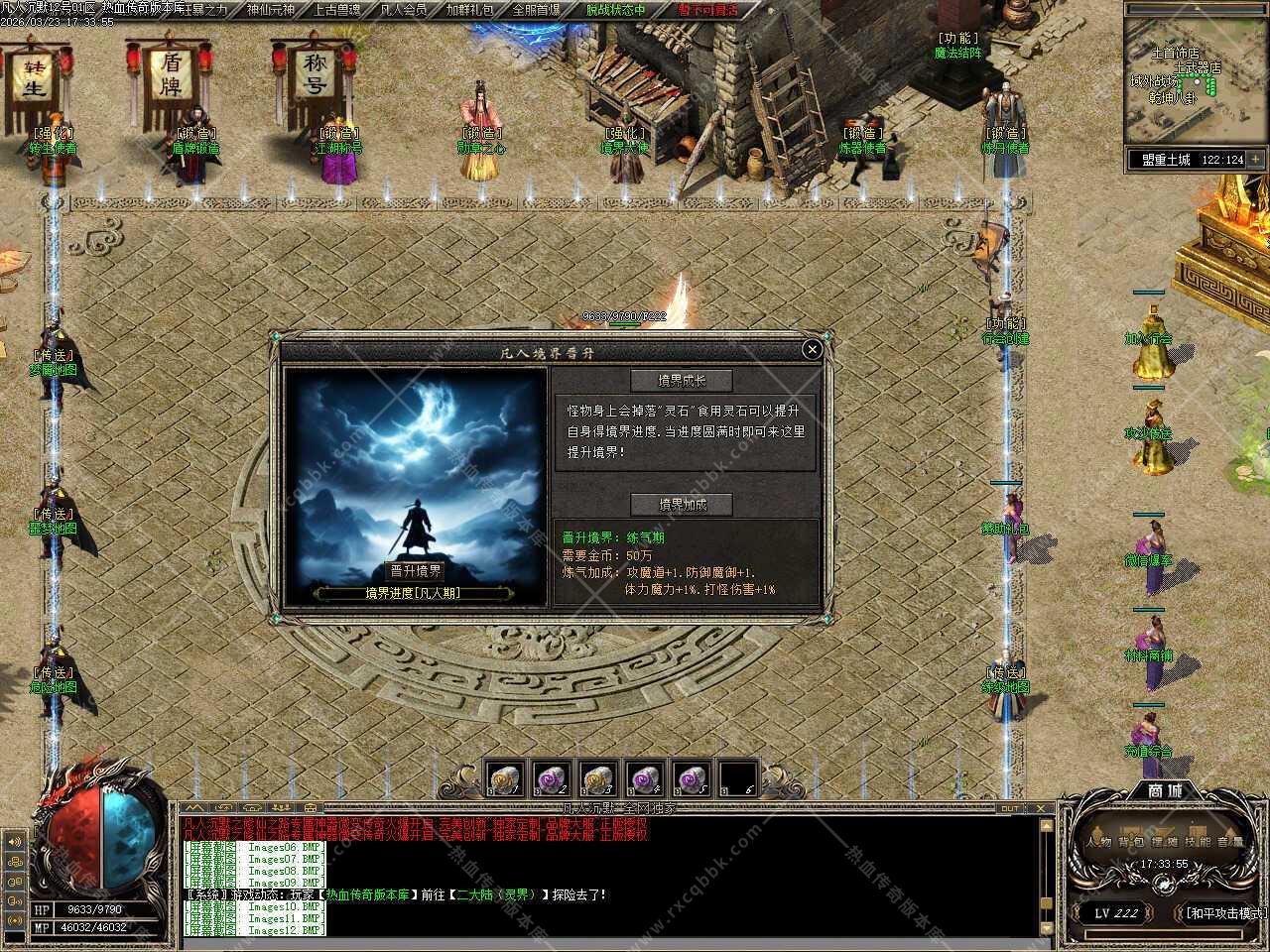Open the 背包 bag

pos(1132,842)
